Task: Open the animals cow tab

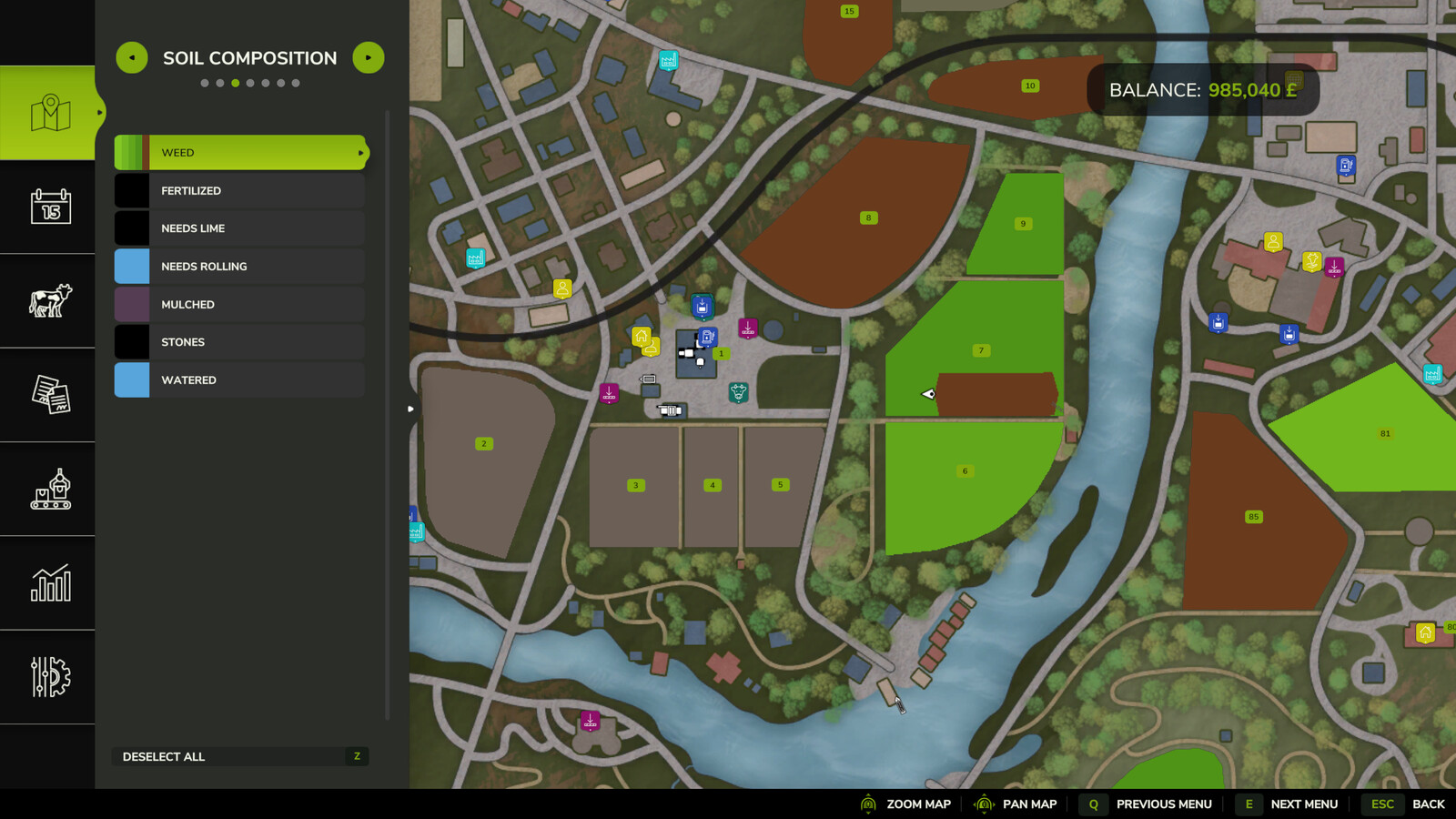Action: (x=50, y=300)
